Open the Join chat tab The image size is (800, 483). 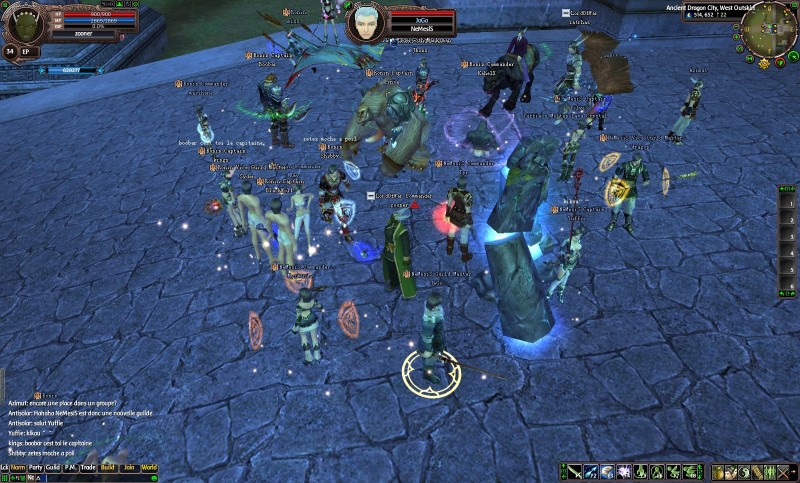(129, 467)
